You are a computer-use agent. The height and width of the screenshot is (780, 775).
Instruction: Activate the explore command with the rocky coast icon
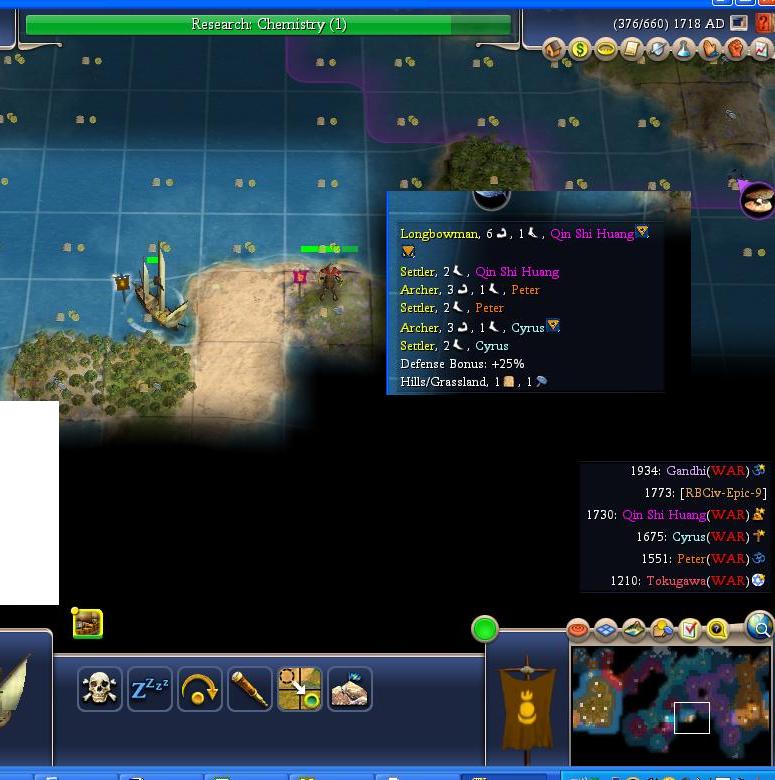[349, 689]
